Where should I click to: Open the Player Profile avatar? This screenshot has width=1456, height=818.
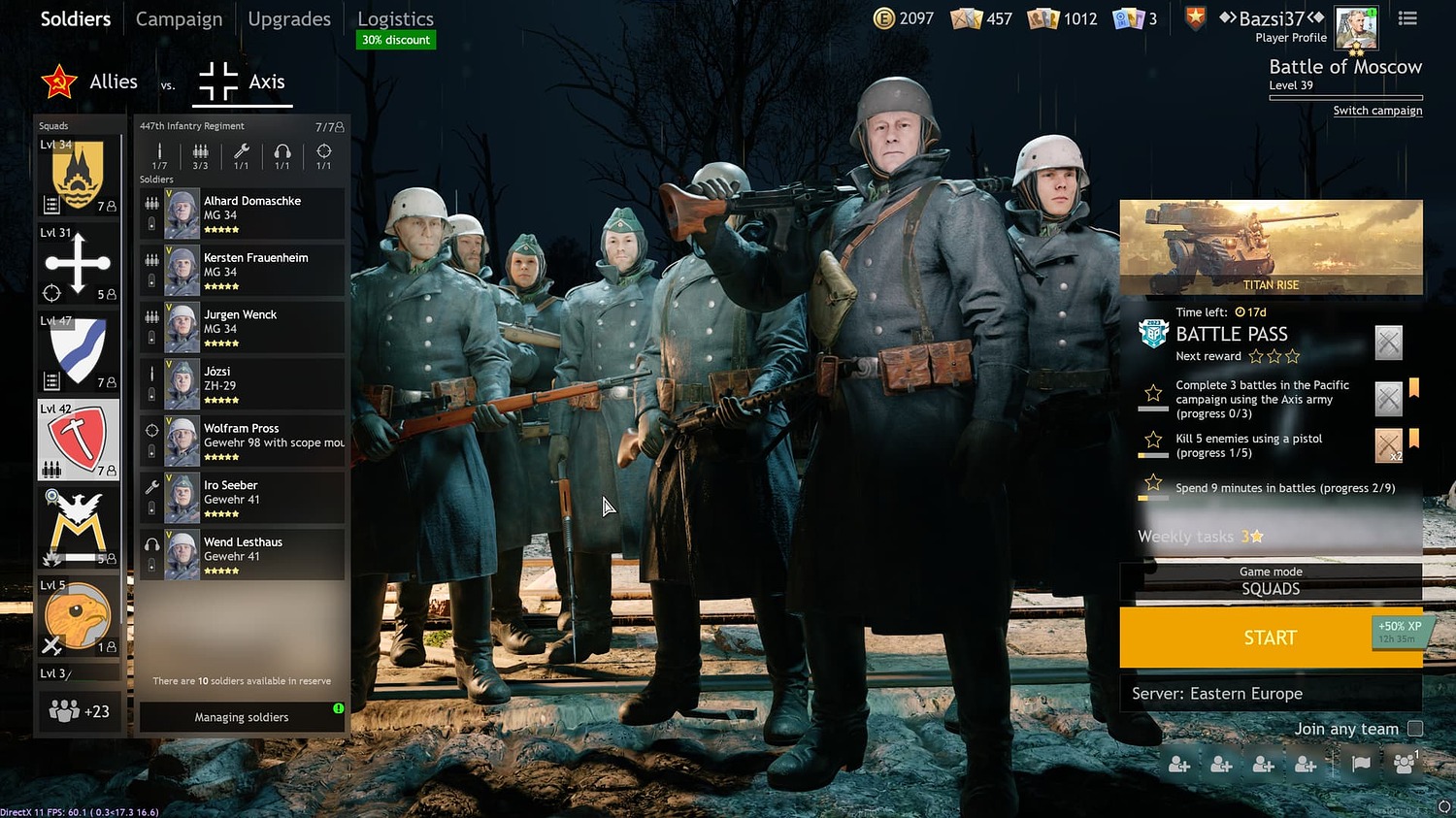coord(1356,27)
